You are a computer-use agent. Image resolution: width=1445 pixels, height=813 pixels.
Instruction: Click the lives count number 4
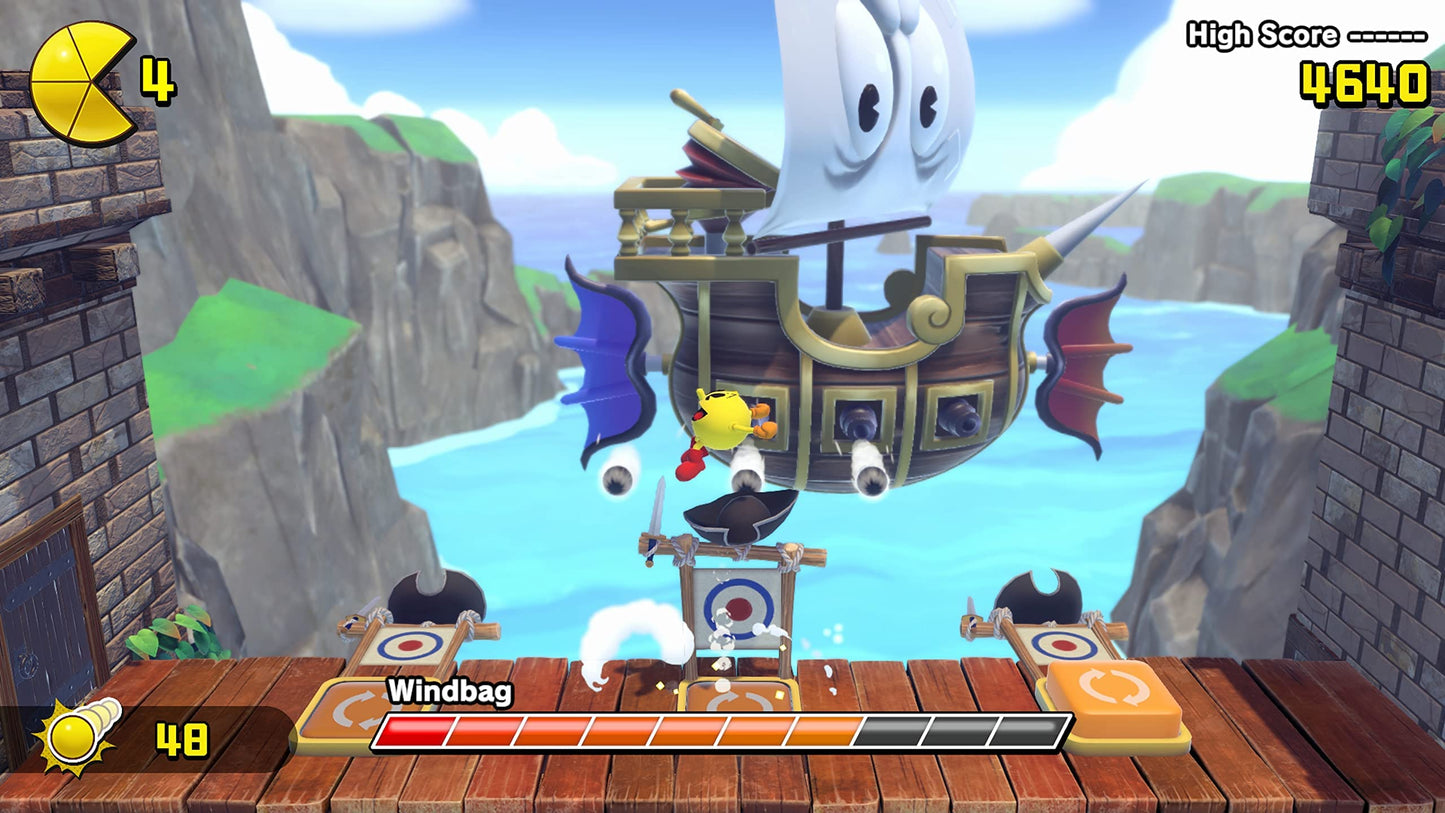159,77
